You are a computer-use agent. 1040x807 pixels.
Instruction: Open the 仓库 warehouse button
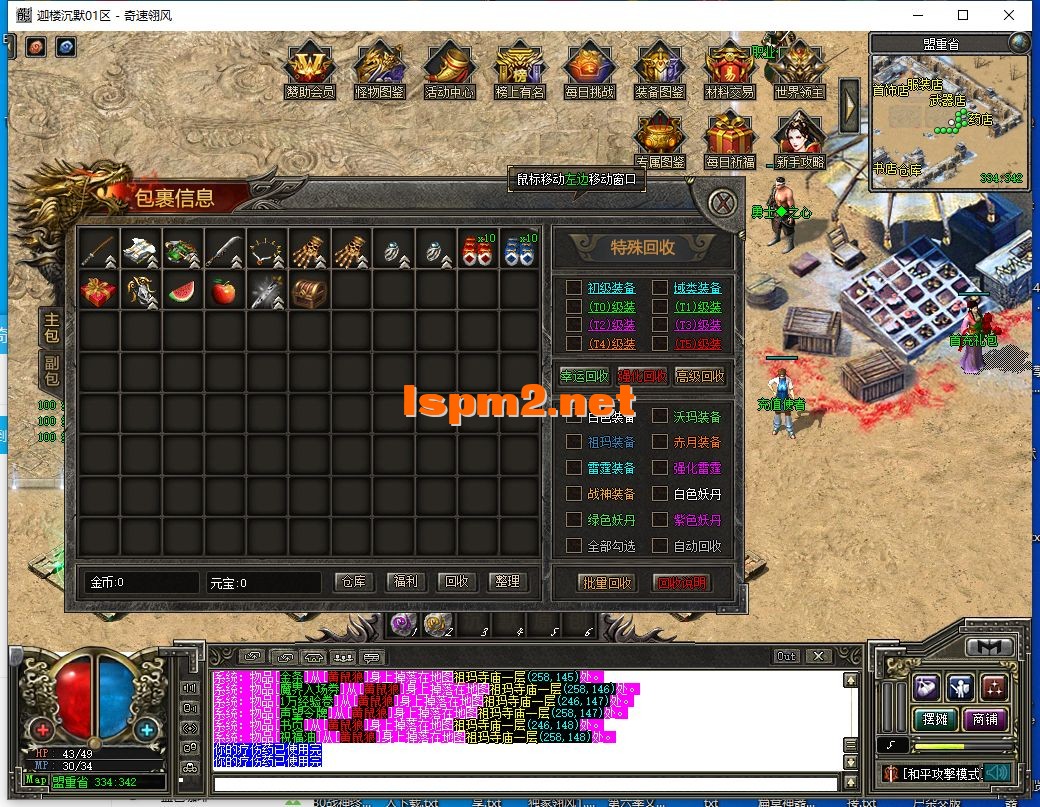353,582
